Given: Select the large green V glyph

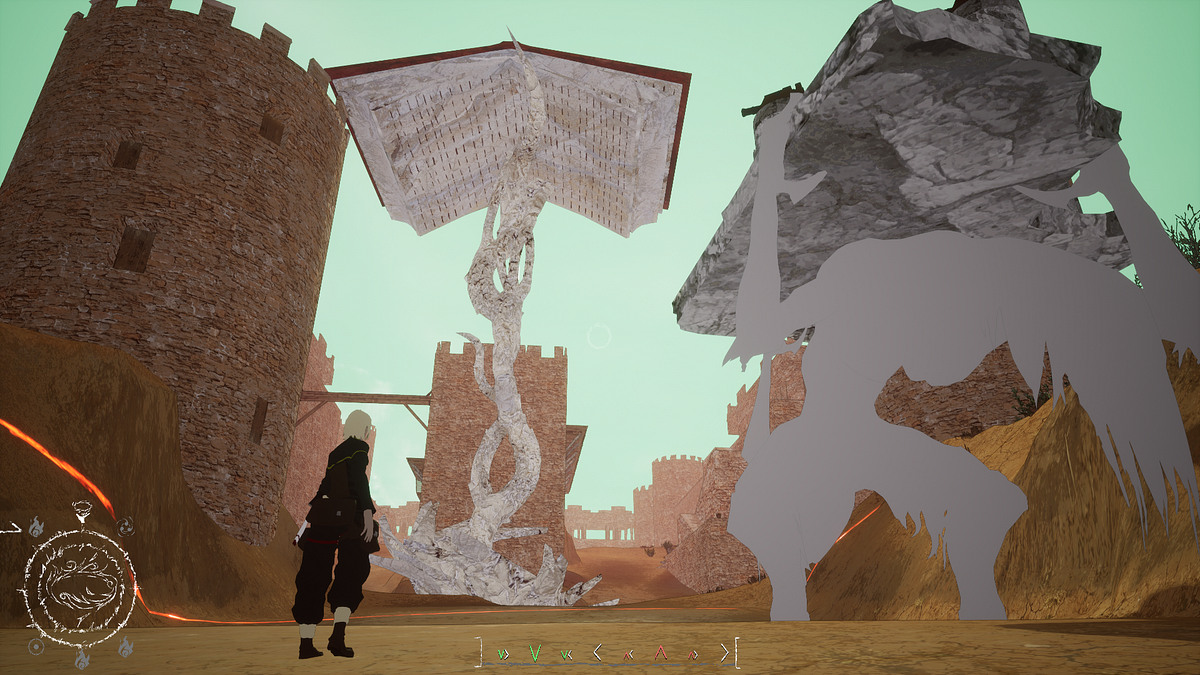Looking at the screenshot, I should (535, 653).
